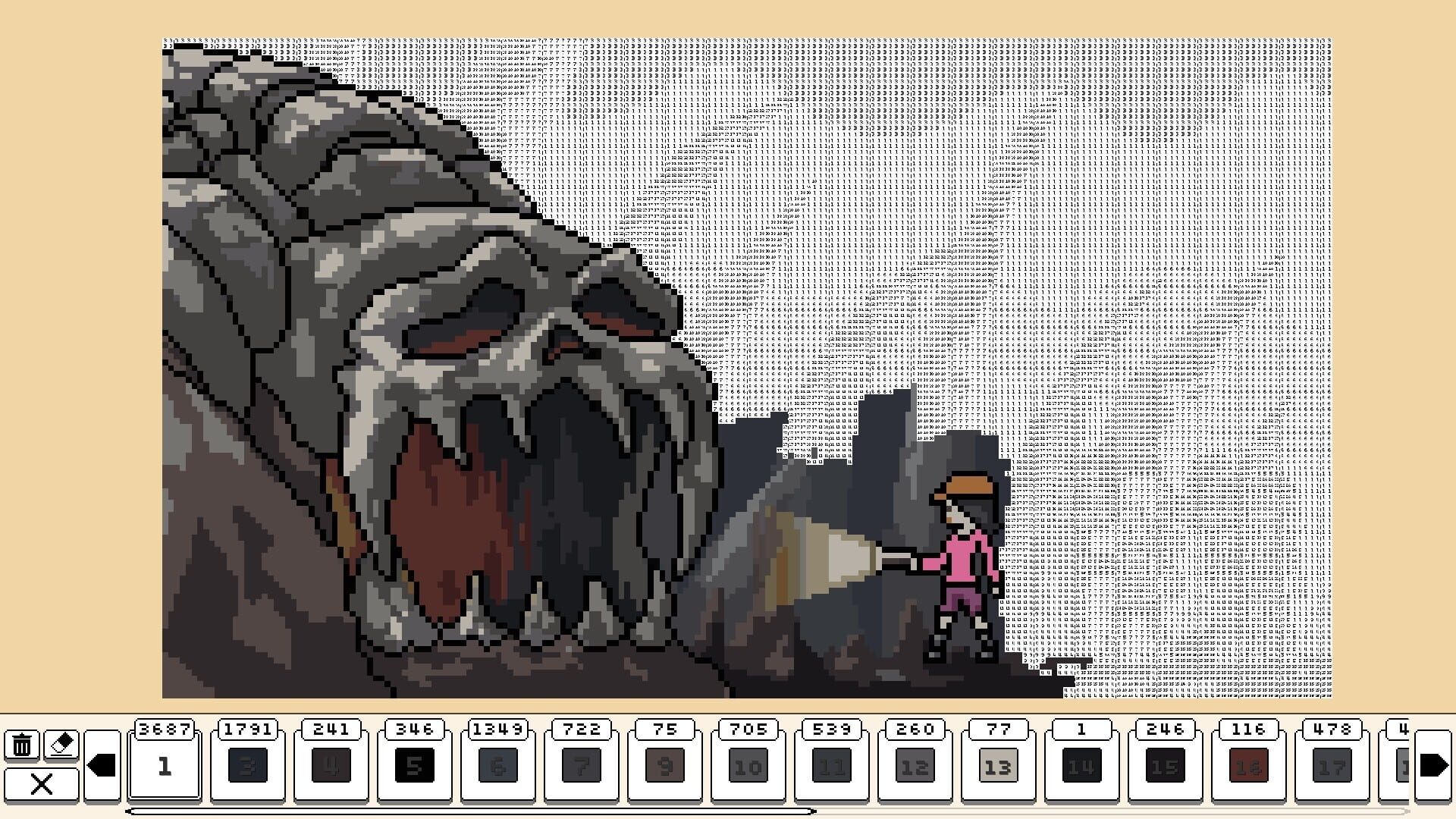Viewport: 1456px width, 819px height.
Task: Click the right palette scroll arrow
Action: click(x=1432, y=765)
